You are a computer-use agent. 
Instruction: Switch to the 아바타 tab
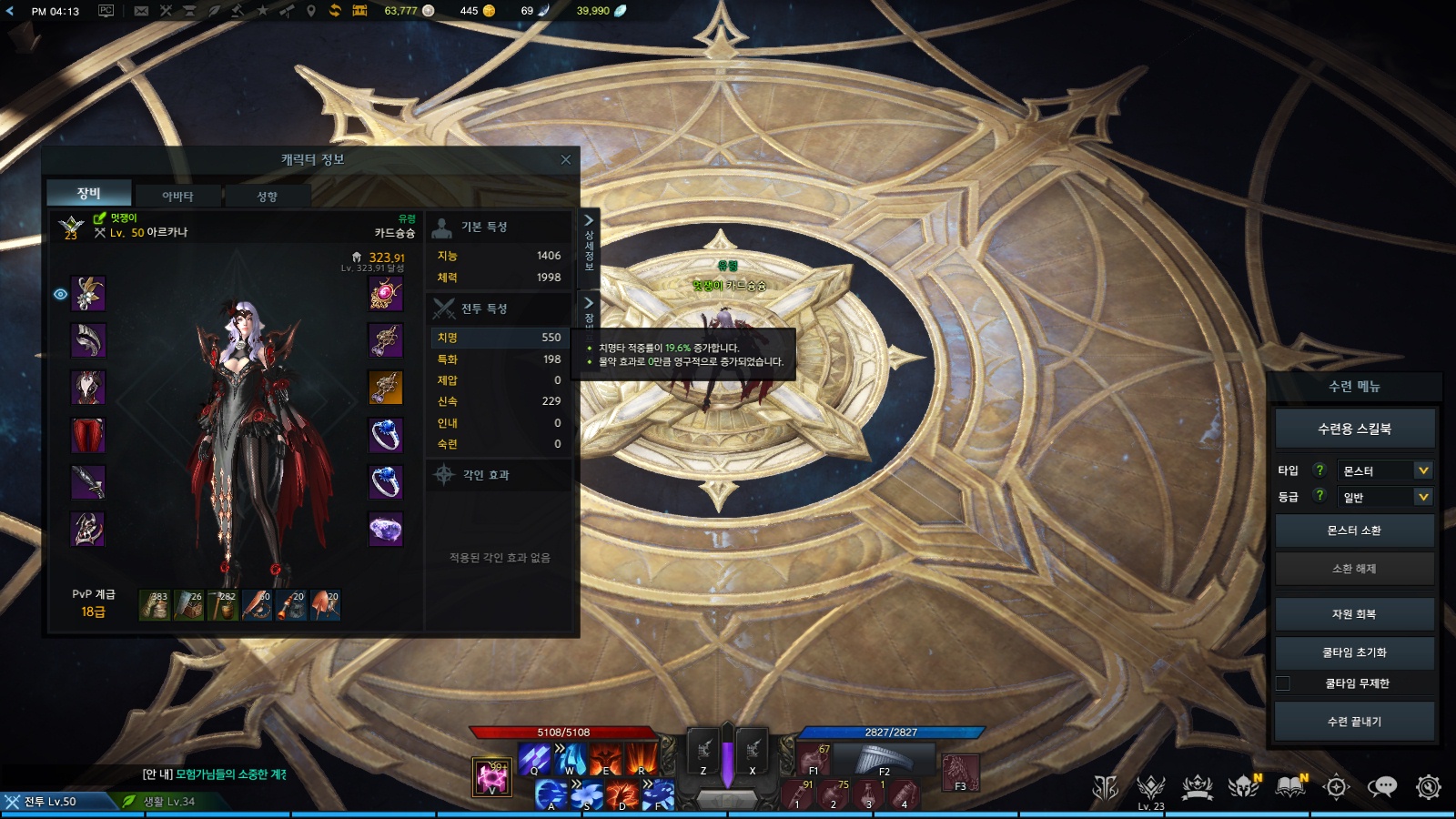[178, 196]
